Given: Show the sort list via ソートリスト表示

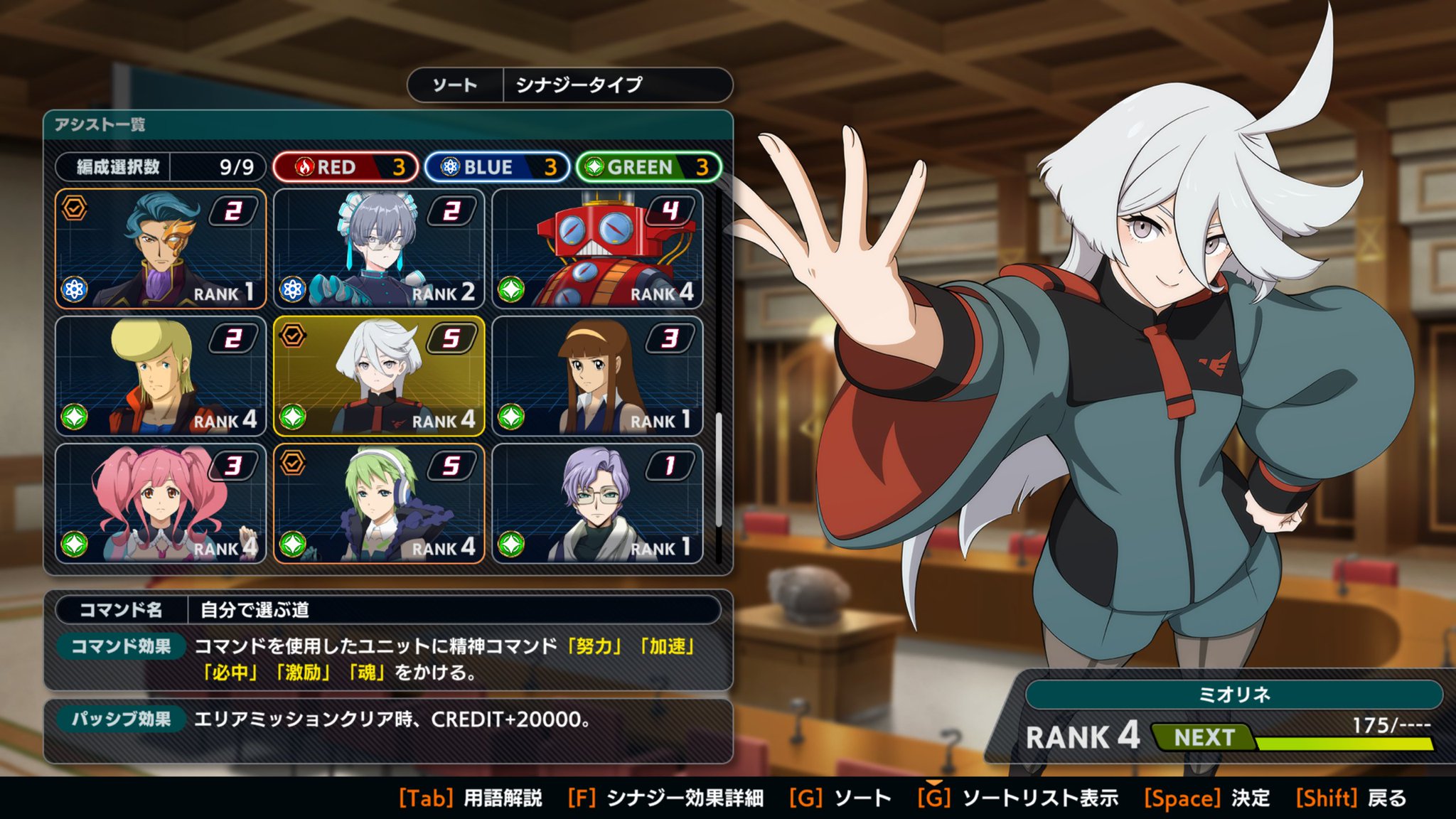Looking at the screenshot, I should click(1018, 798).
